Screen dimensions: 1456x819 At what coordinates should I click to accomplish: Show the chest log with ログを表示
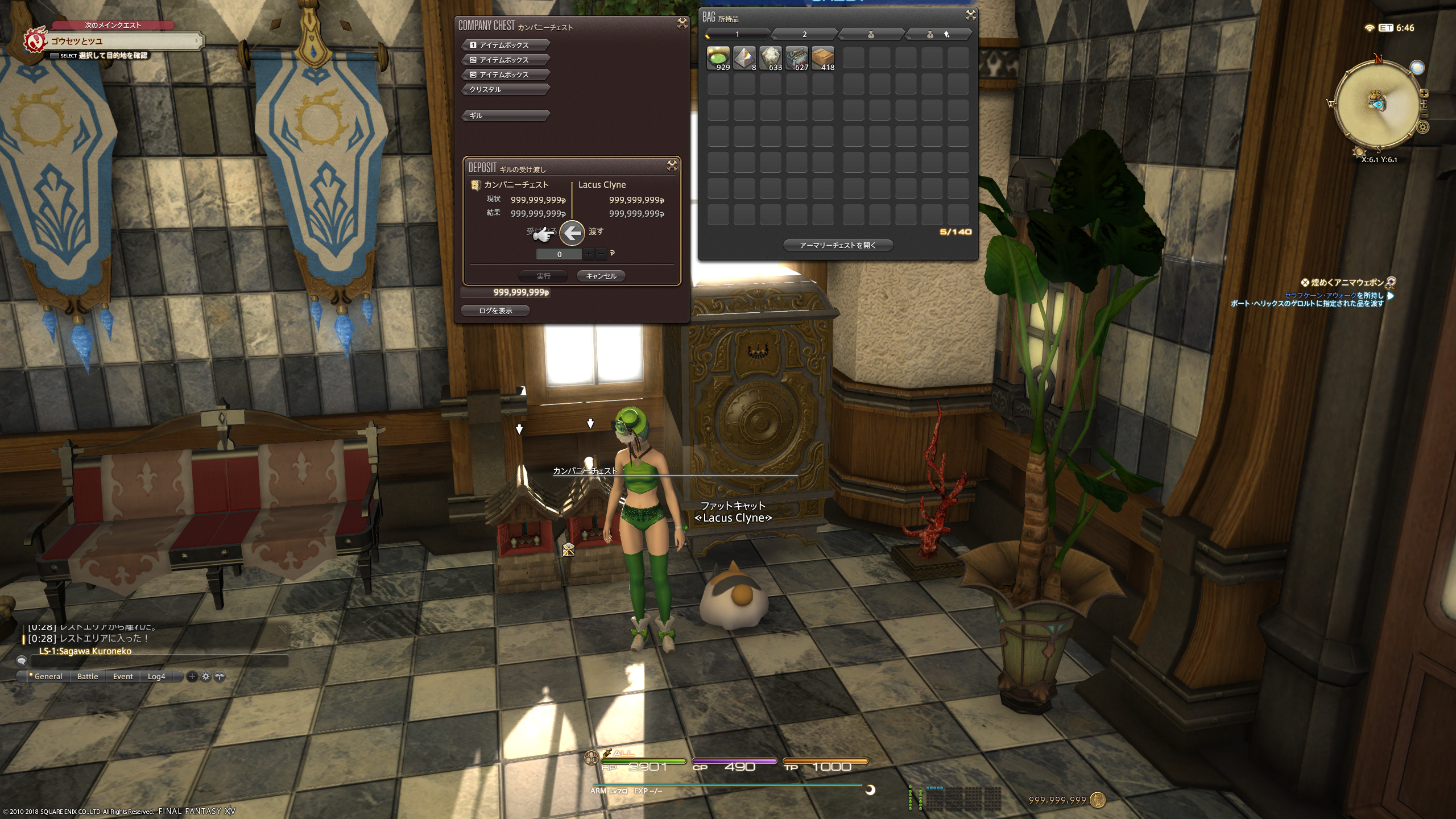click(495, 311)
